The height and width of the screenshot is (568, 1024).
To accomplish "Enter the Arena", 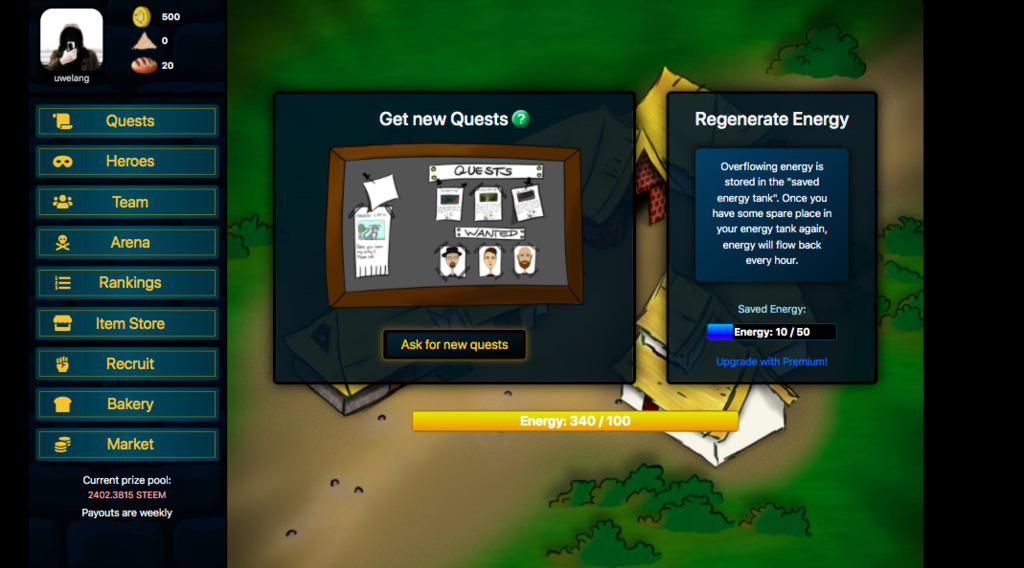I will [127, 242].
